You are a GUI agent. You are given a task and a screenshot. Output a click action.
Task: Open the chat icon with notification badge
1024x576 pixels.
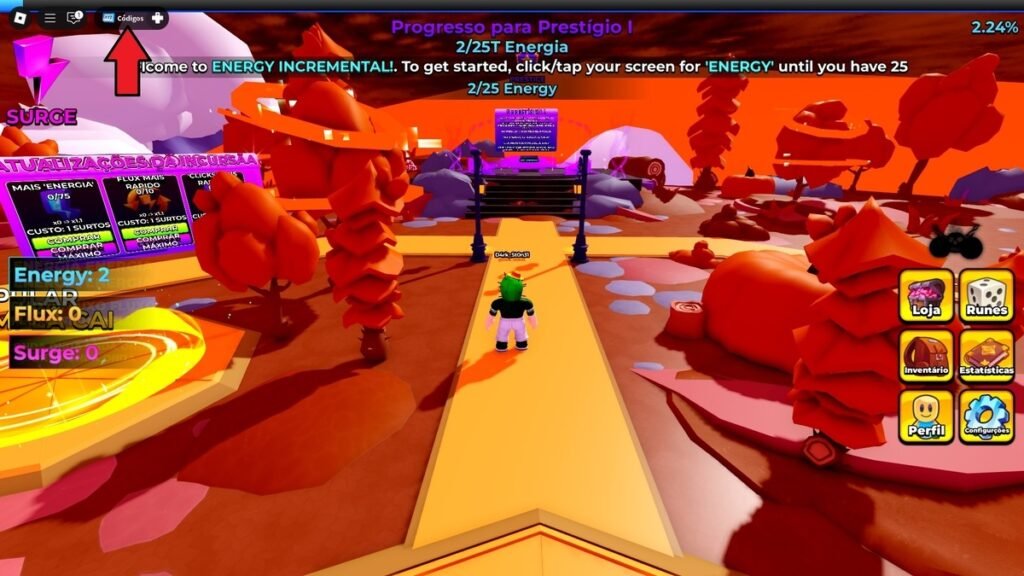(74, 18)
